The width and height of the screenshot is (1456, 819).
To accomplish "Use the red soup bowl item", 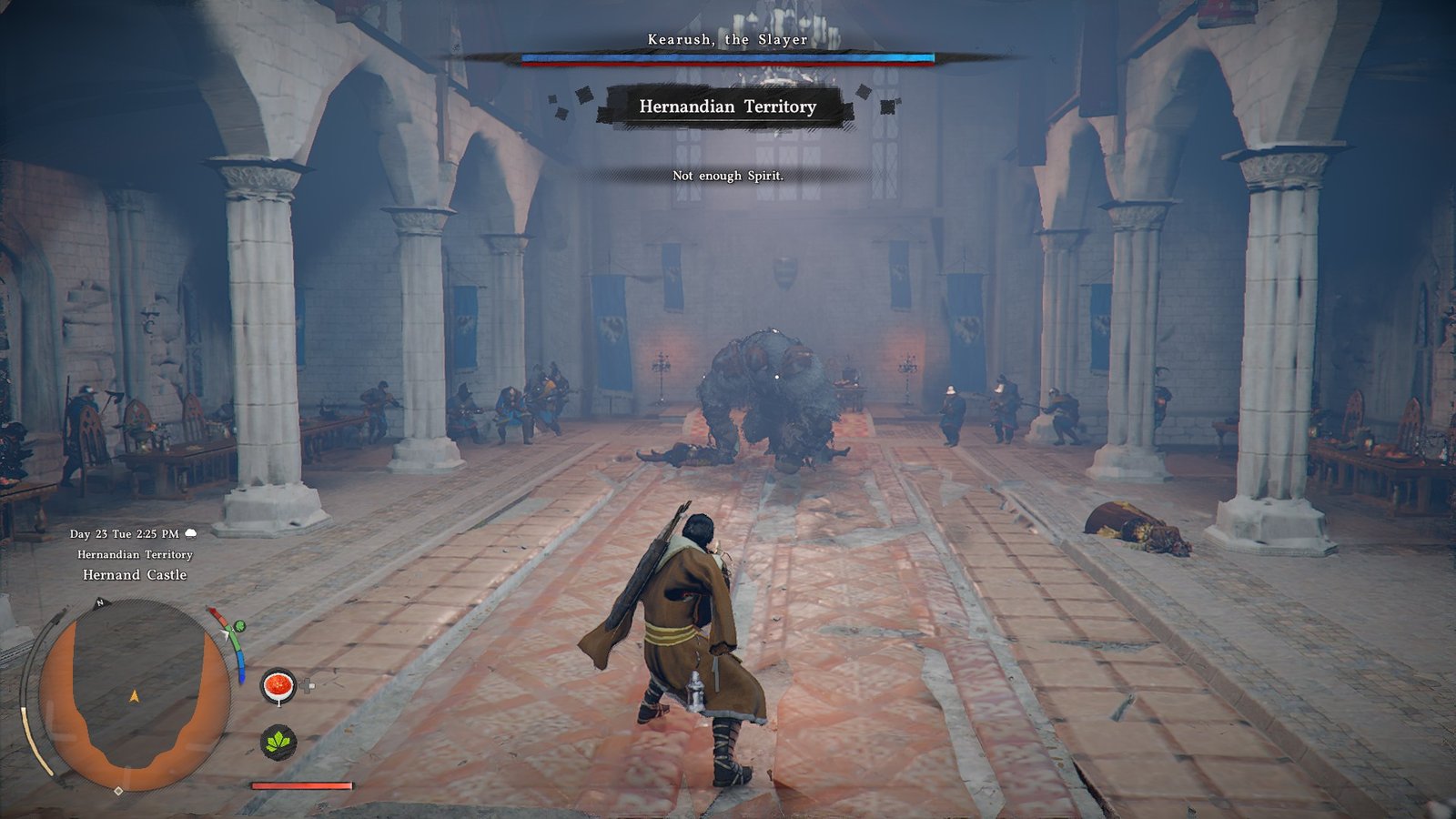I will click(x=278, y=686).
